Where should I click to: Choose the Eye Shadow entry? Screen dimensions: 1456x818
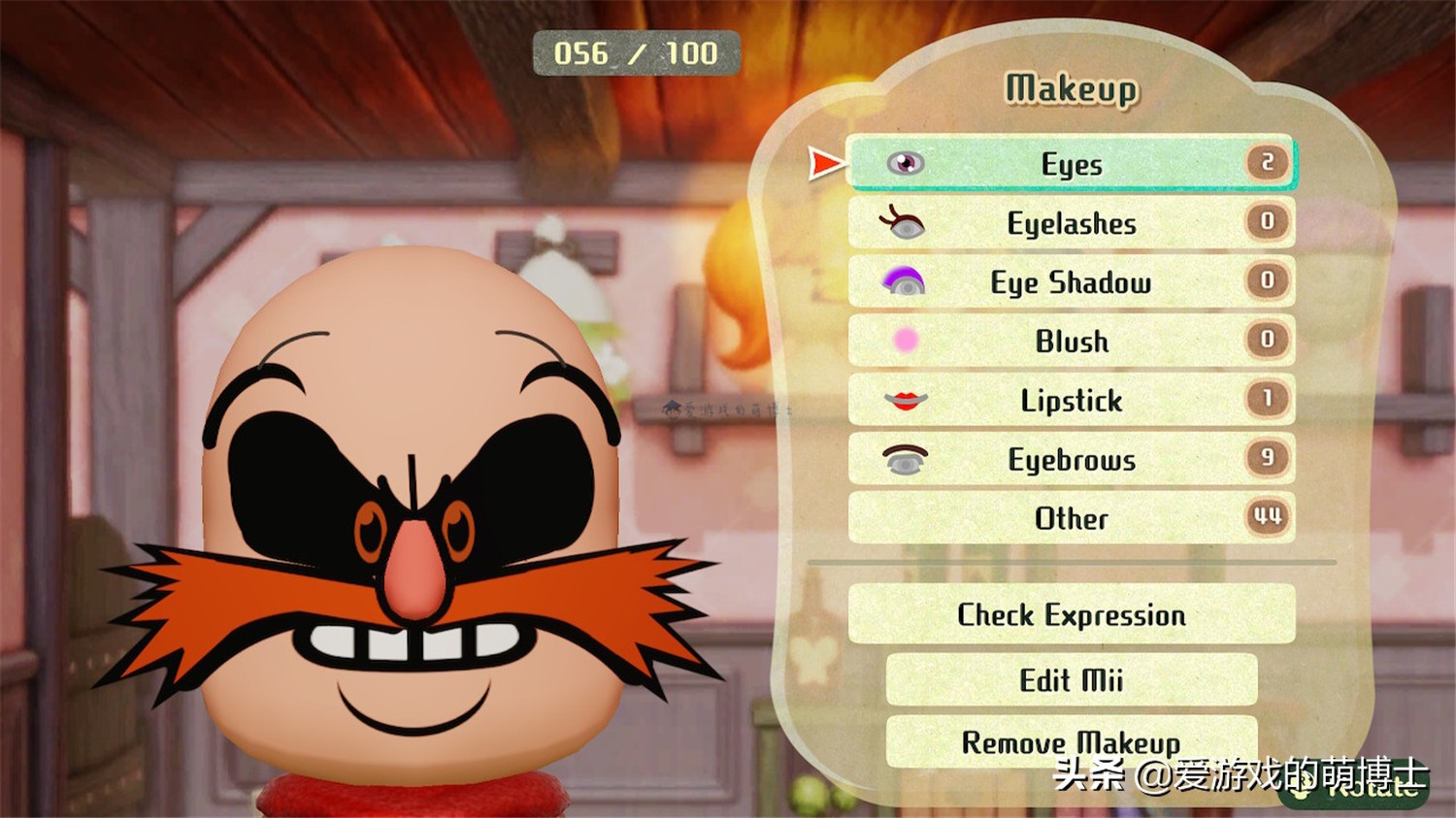point(1071,282)
